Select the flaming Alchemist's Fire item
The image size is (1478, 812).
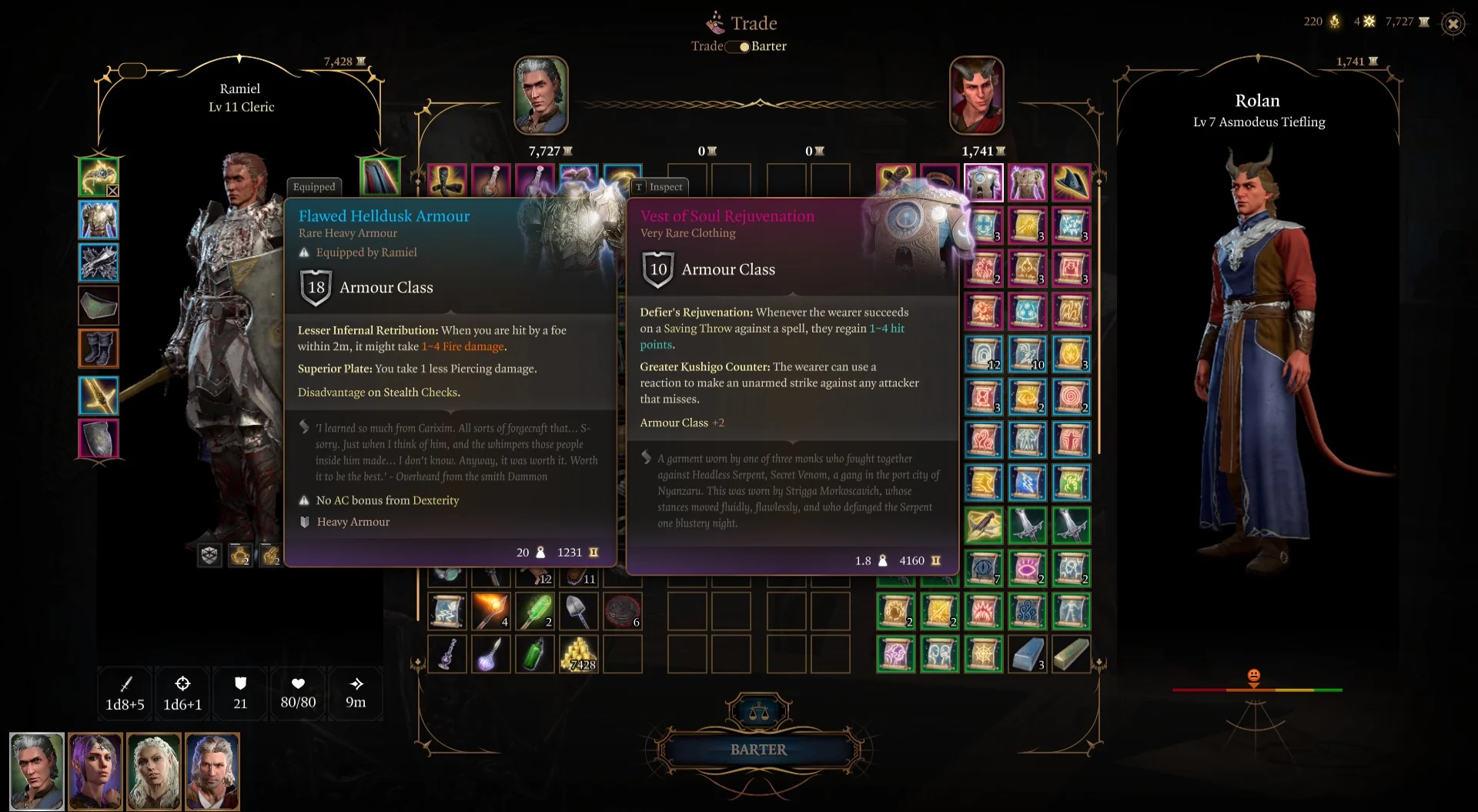pos(491,610)
